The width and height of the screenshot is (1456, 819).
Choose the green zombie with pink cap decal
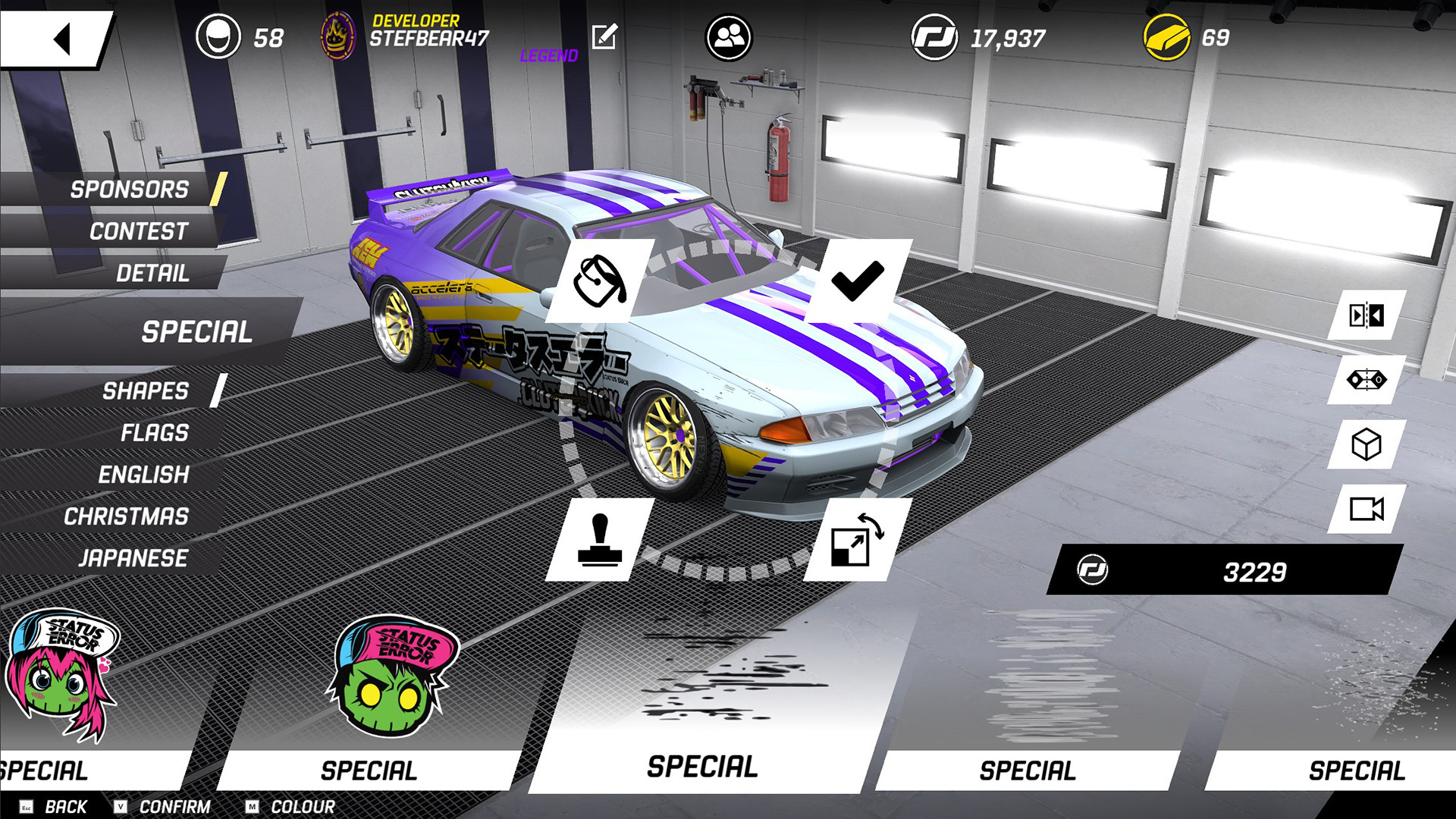(x=392, y=676)
